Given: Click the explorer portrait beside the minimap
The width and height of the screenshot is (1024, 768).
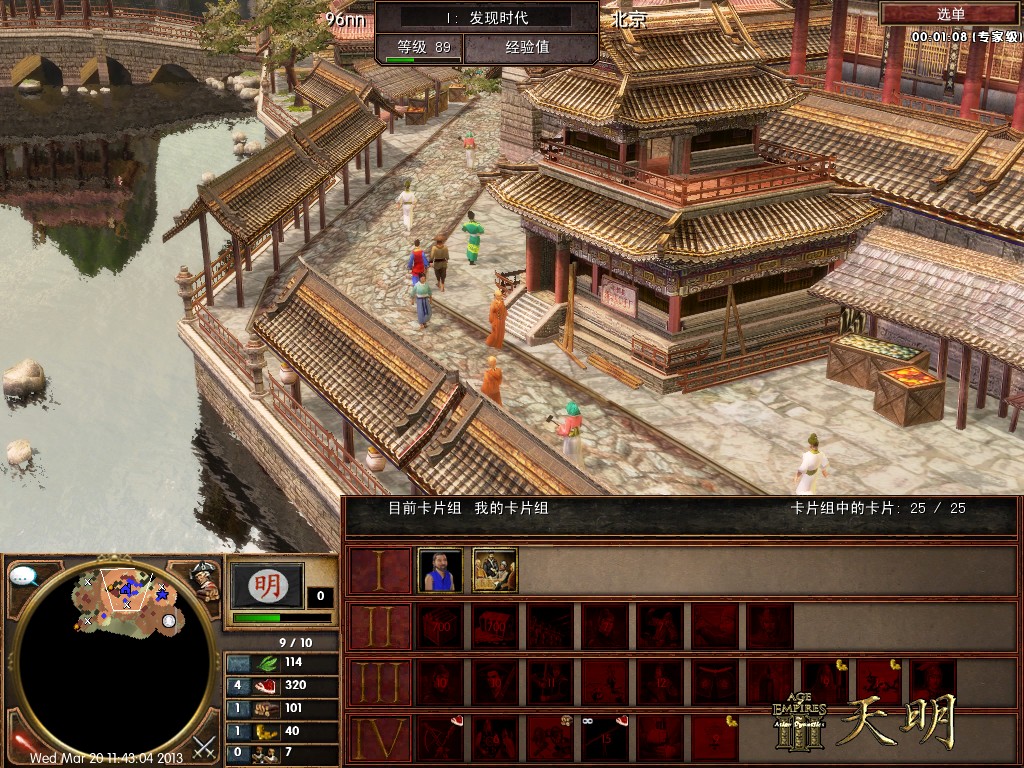Looking at the screenshot, I should click(205, 581).
